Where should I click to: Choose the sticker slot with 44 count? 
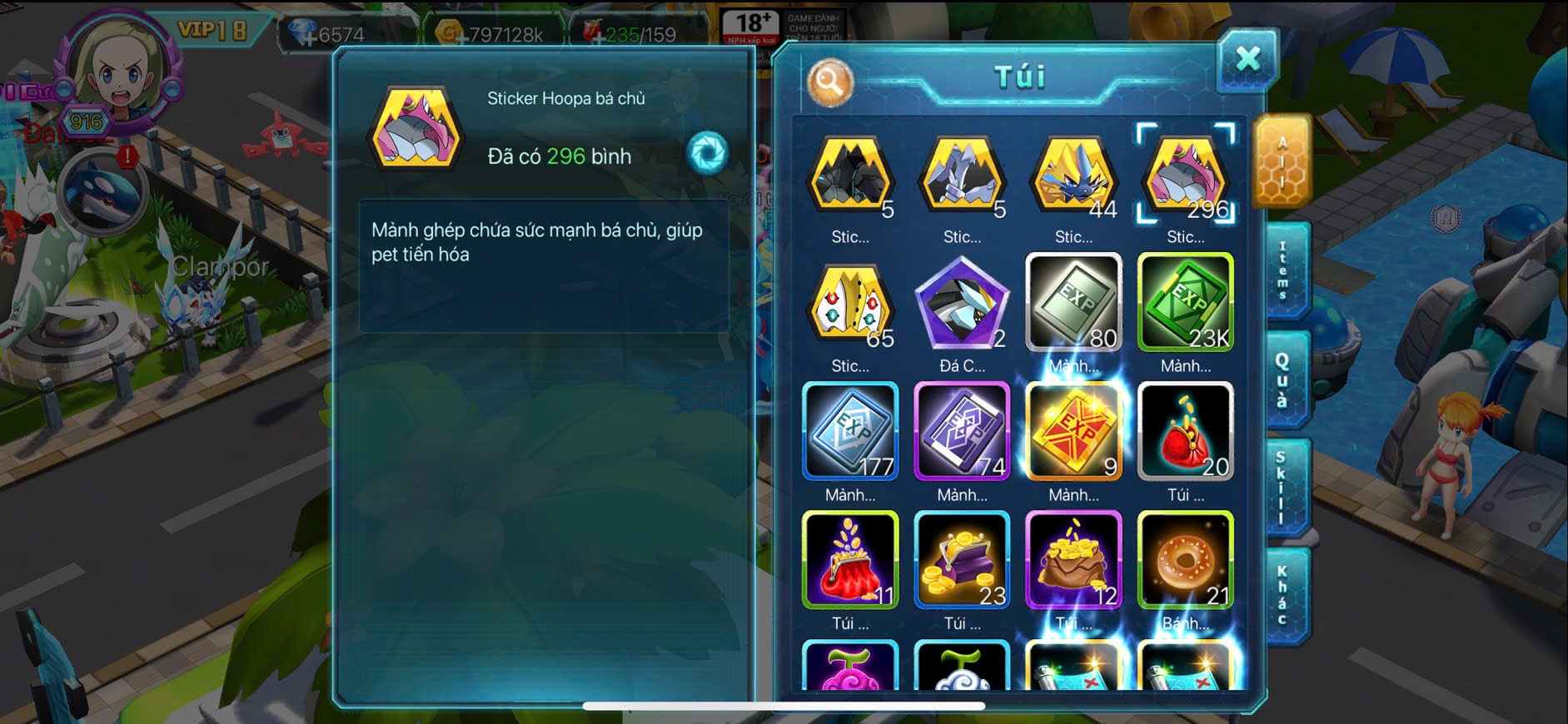pyautogui.click(x=1073, y=176)
